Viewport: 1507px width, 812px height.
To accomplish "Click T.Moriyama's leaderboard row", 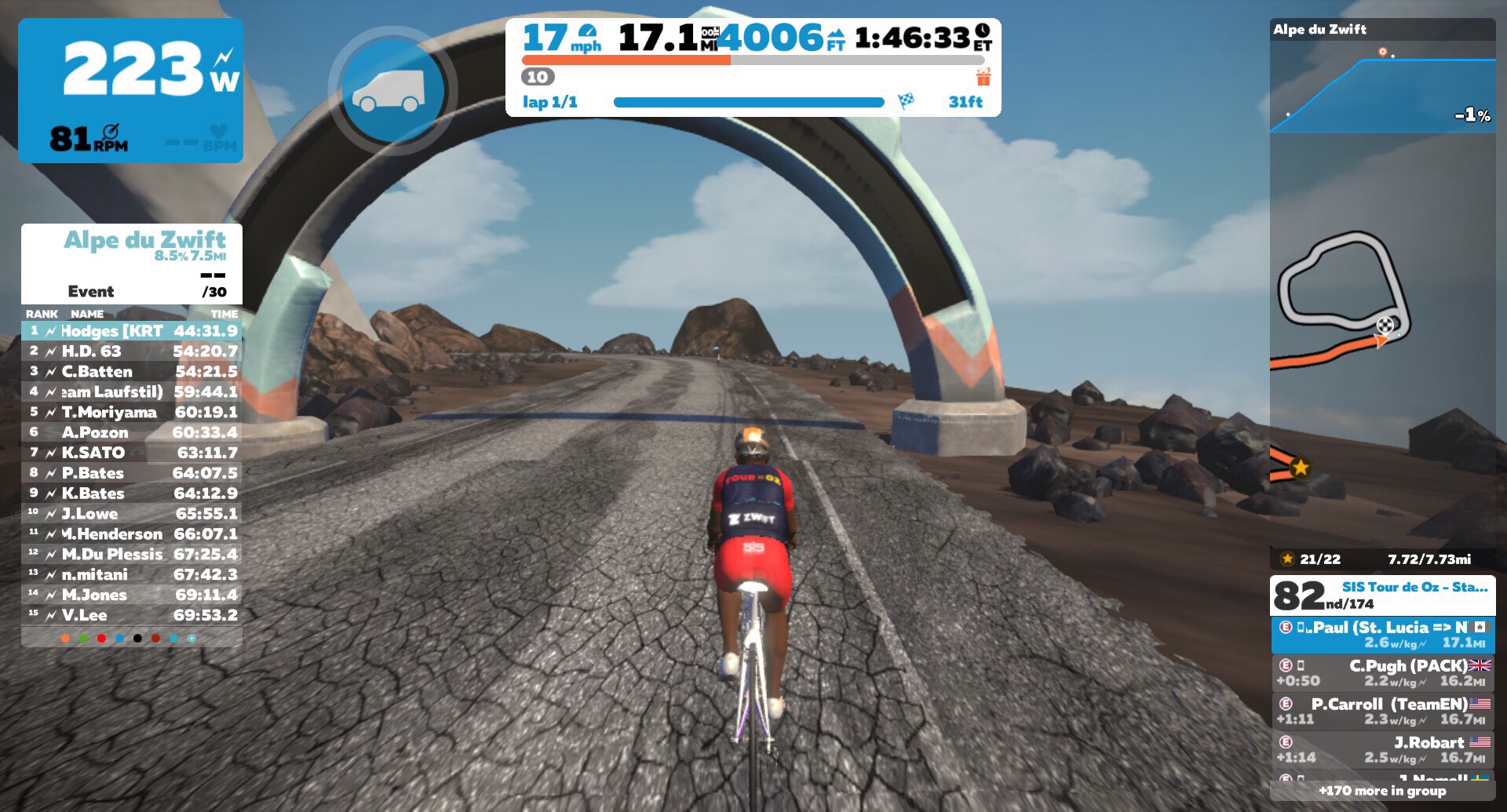I will pos(132,413).
